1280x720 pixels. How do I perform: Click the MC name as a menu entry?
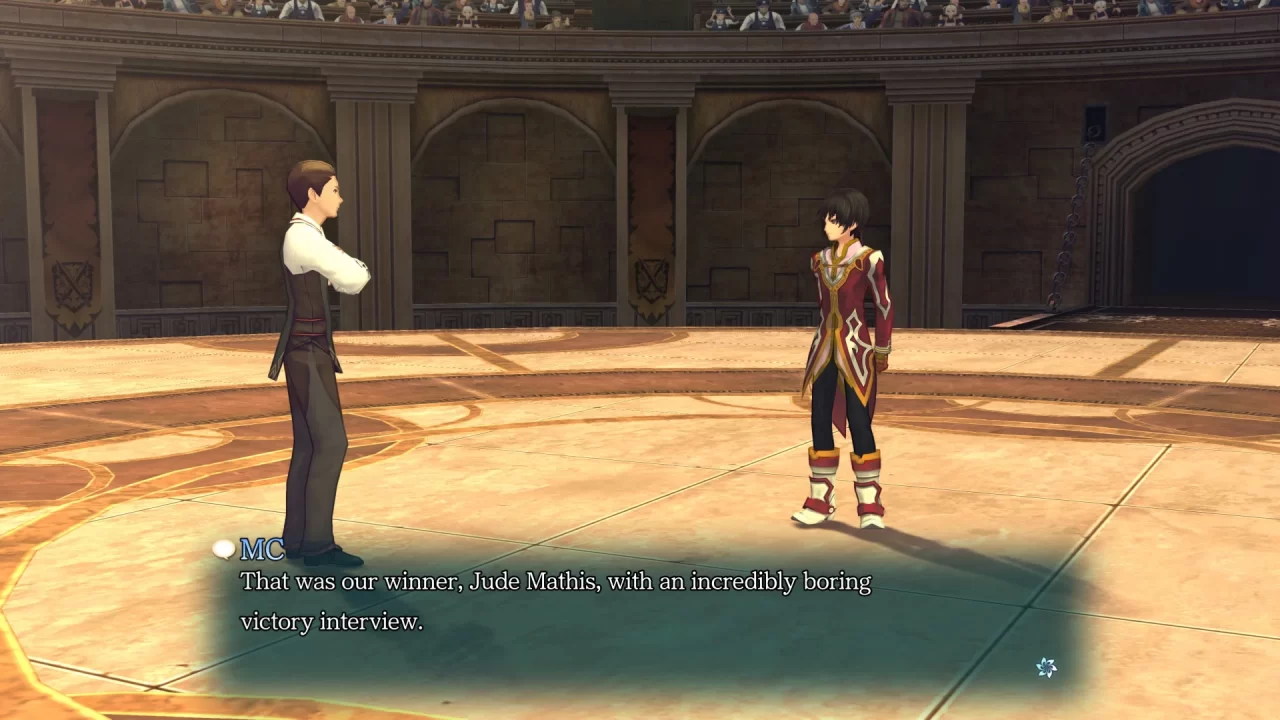(259, 549)
